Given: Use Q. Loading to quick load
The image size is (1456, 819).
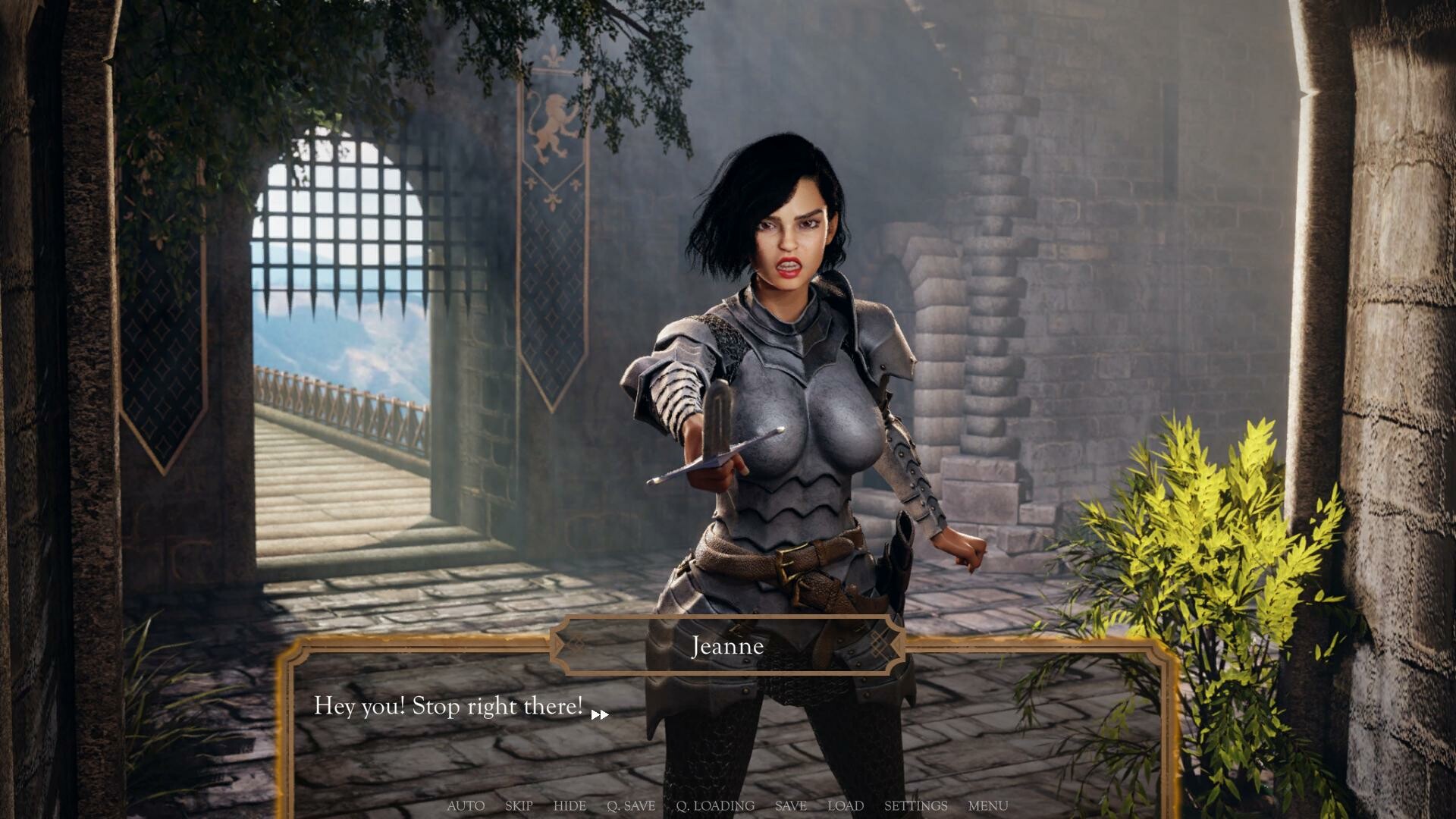Looking at the screenshot, I should pyautogui.click(x=715, y=805).
